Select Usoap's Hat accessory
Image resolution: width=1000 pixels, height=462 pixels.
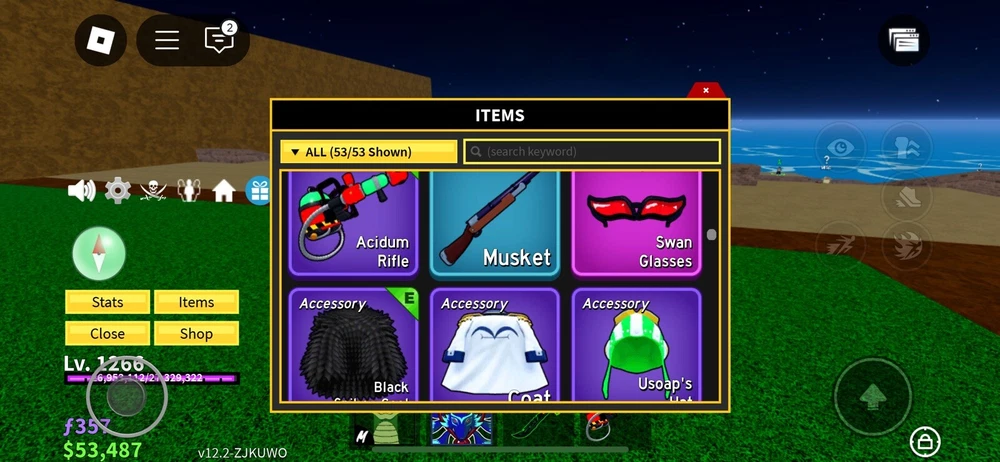636,345
